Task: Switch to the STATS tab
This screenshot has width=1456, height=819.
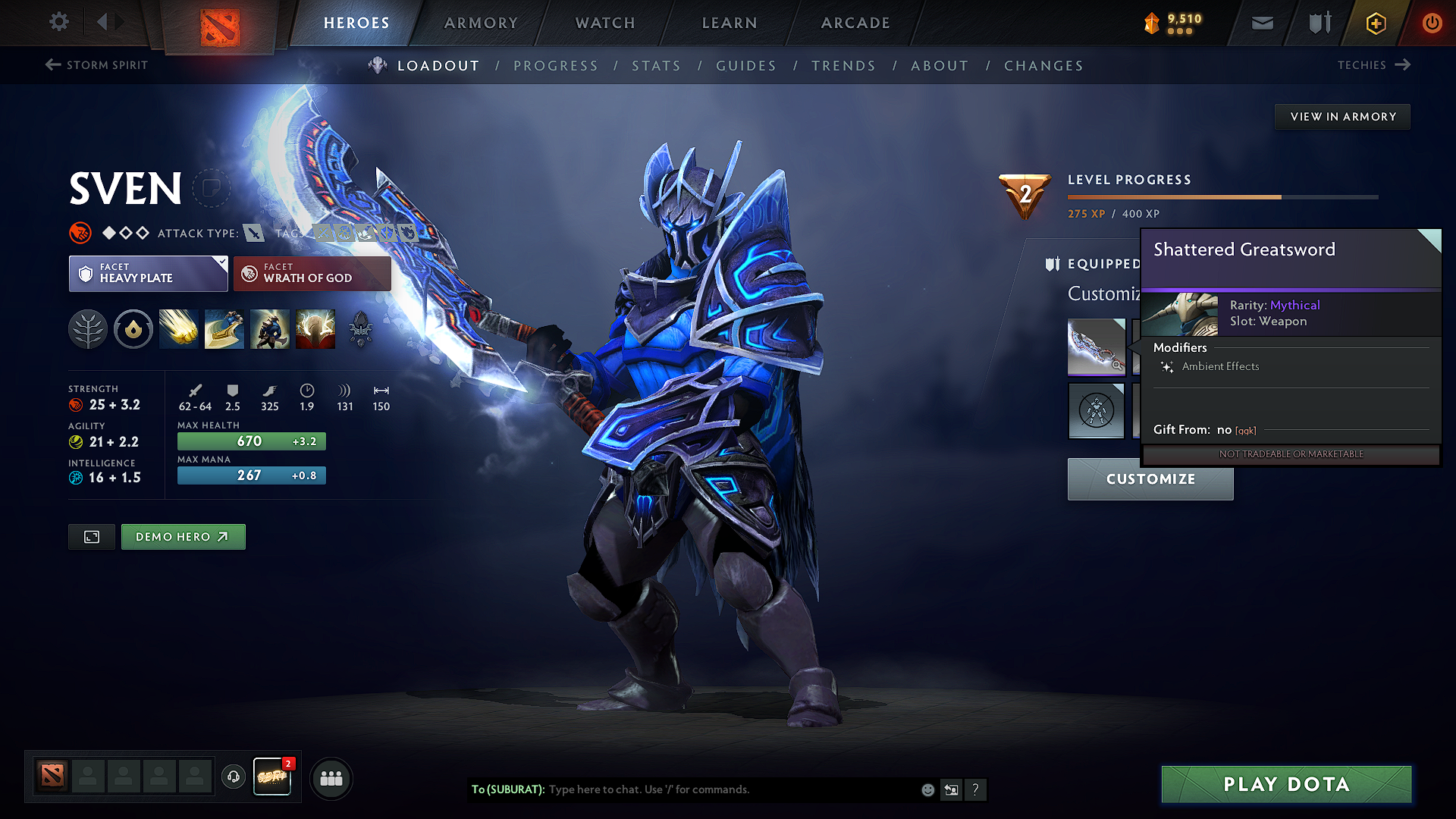Action: [656, 66]
